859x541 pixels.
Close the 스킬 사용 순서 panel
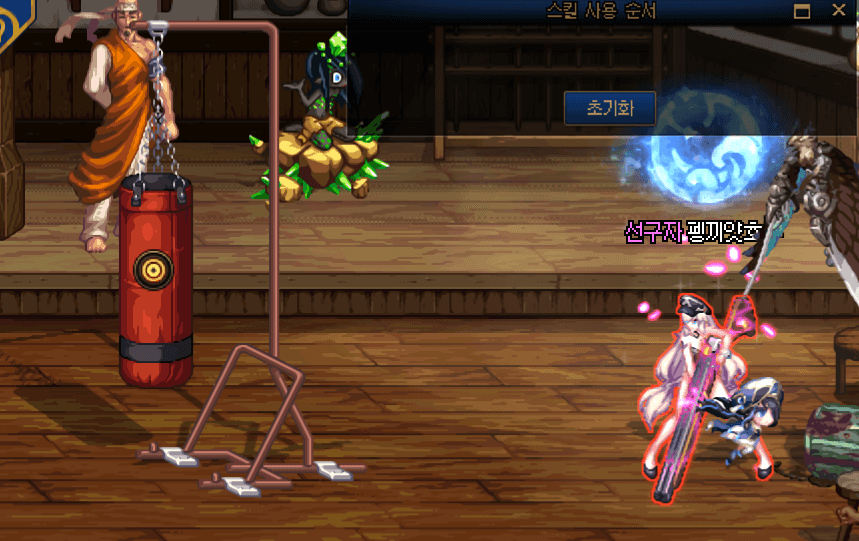coord(838,11)
